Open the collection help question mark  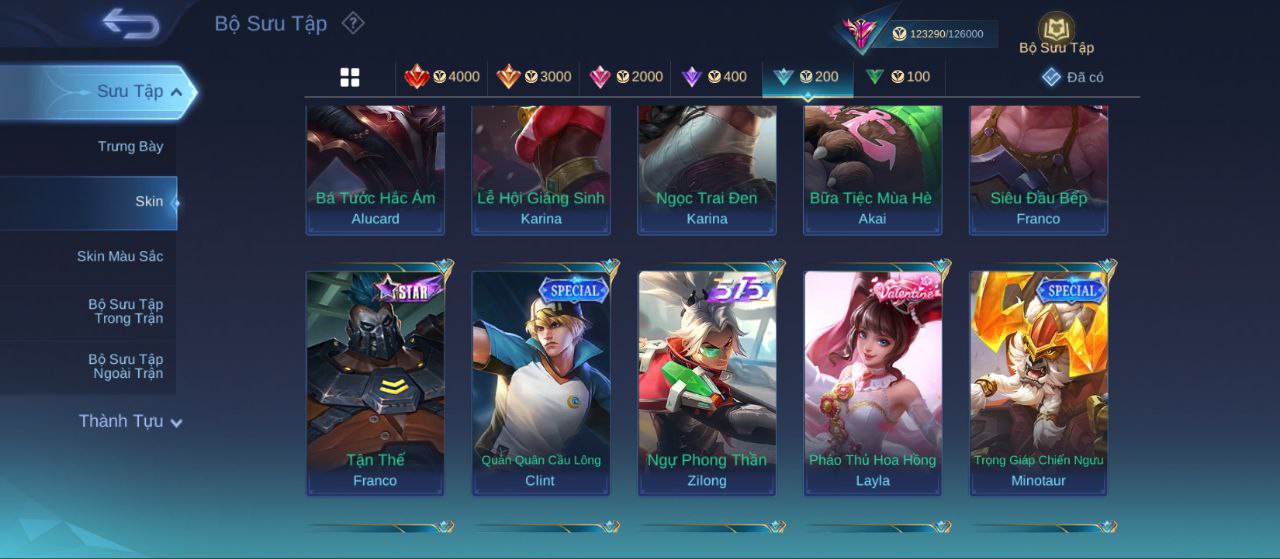click(353, 23)
